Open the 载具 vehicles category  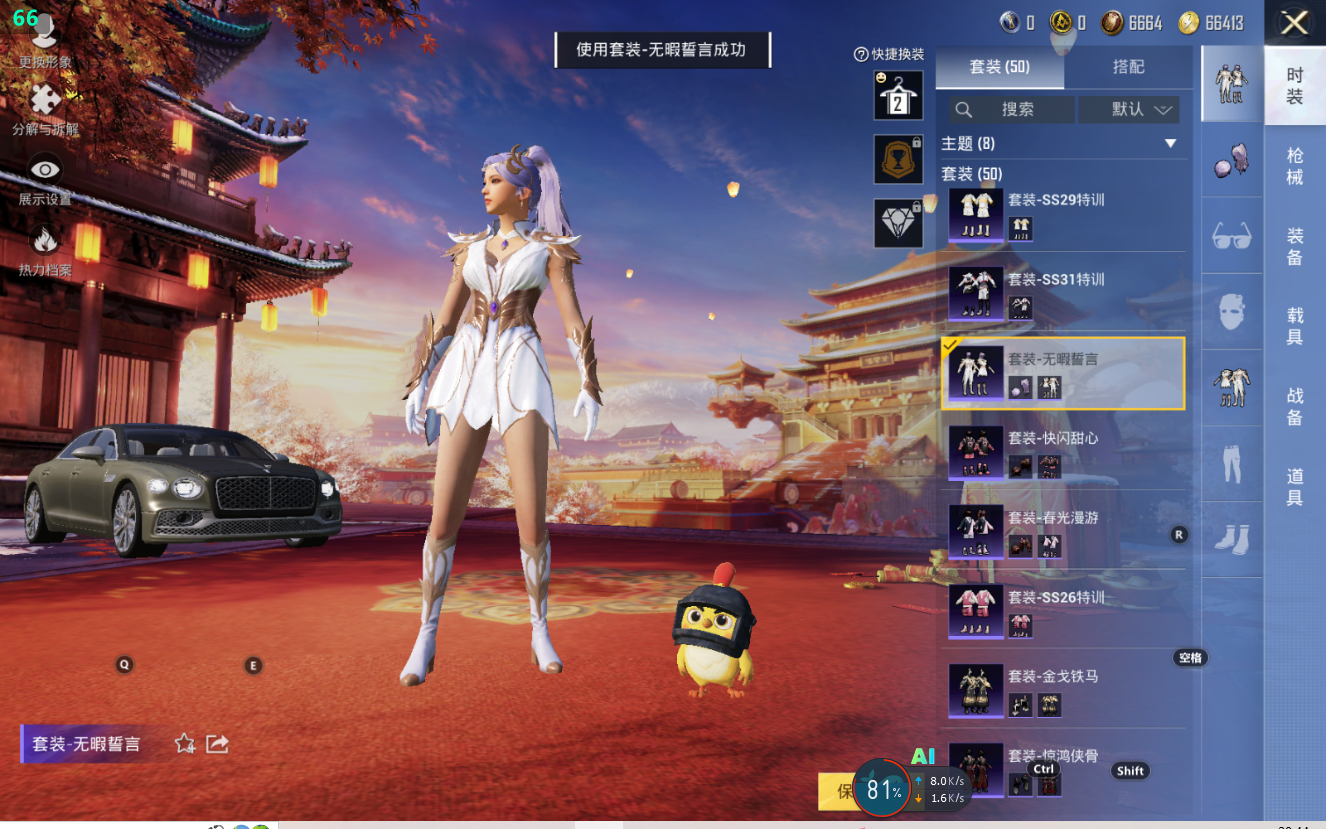click(x=1294, y=326)
